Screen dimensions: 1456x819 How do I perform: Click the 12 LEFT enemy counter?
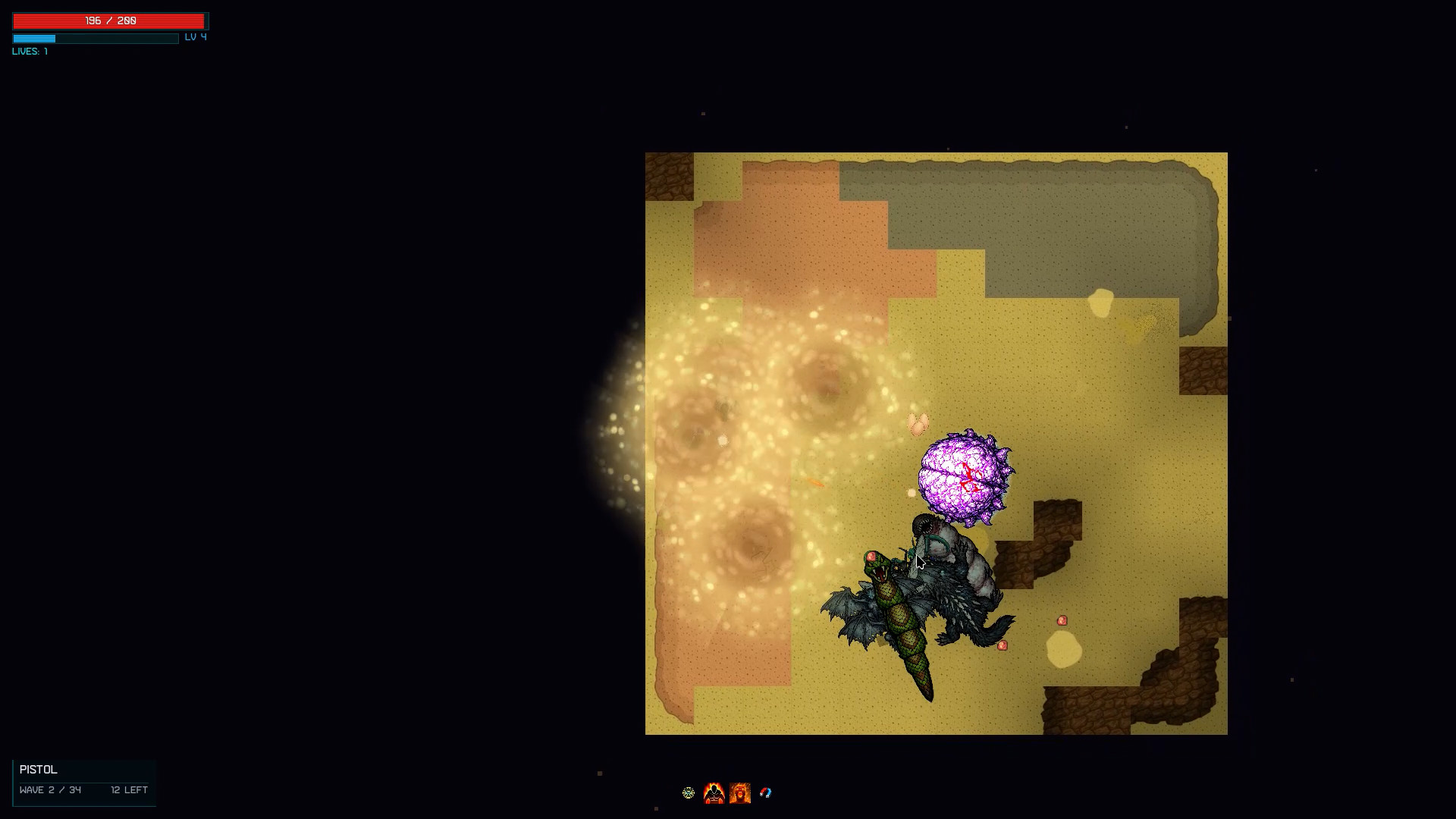128,789
